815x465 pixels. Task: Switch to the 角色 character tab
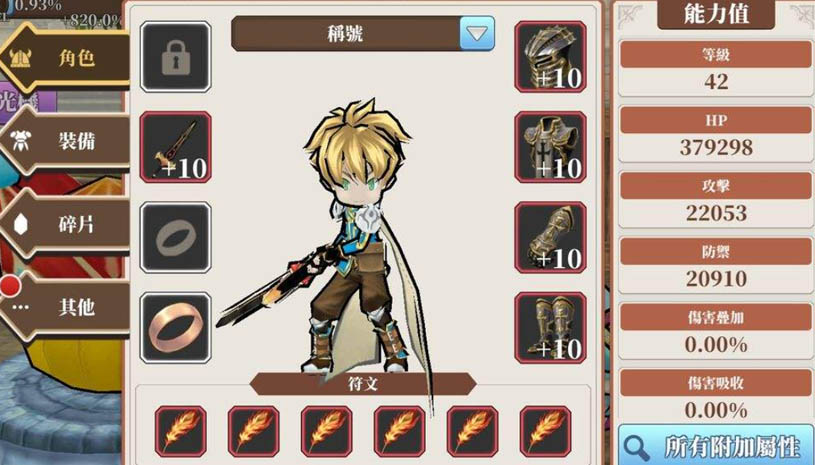tap(68, 58)
